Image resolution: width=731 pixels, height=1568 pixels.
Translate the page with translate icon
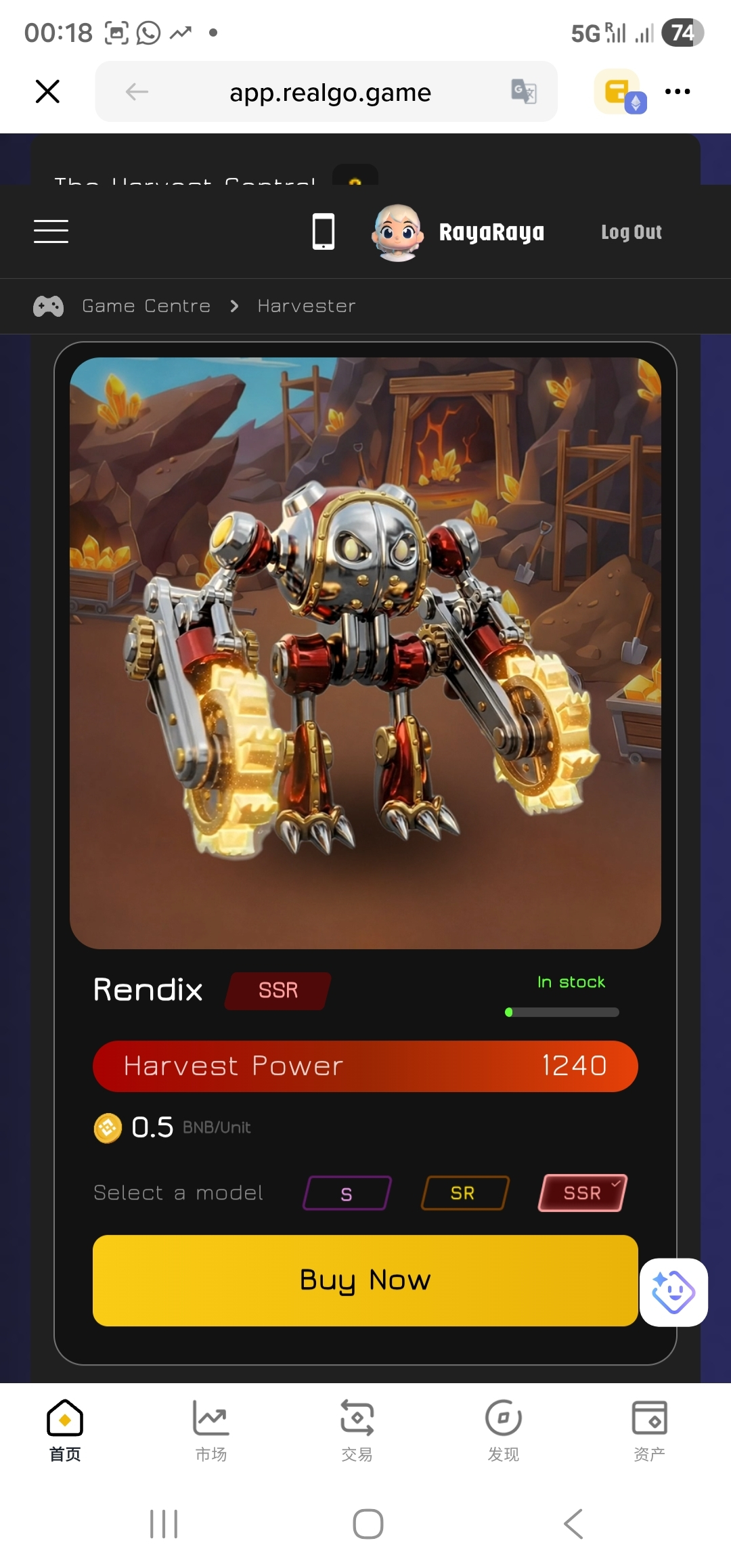[524, 91]
